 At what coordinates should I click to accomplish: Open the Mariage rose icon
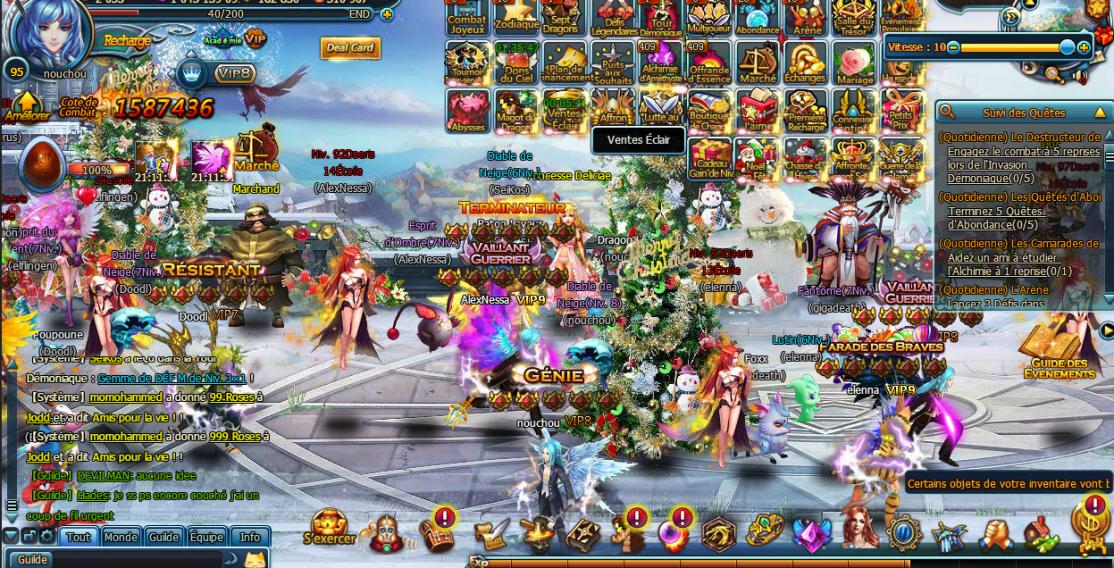(x=853, y=62)
